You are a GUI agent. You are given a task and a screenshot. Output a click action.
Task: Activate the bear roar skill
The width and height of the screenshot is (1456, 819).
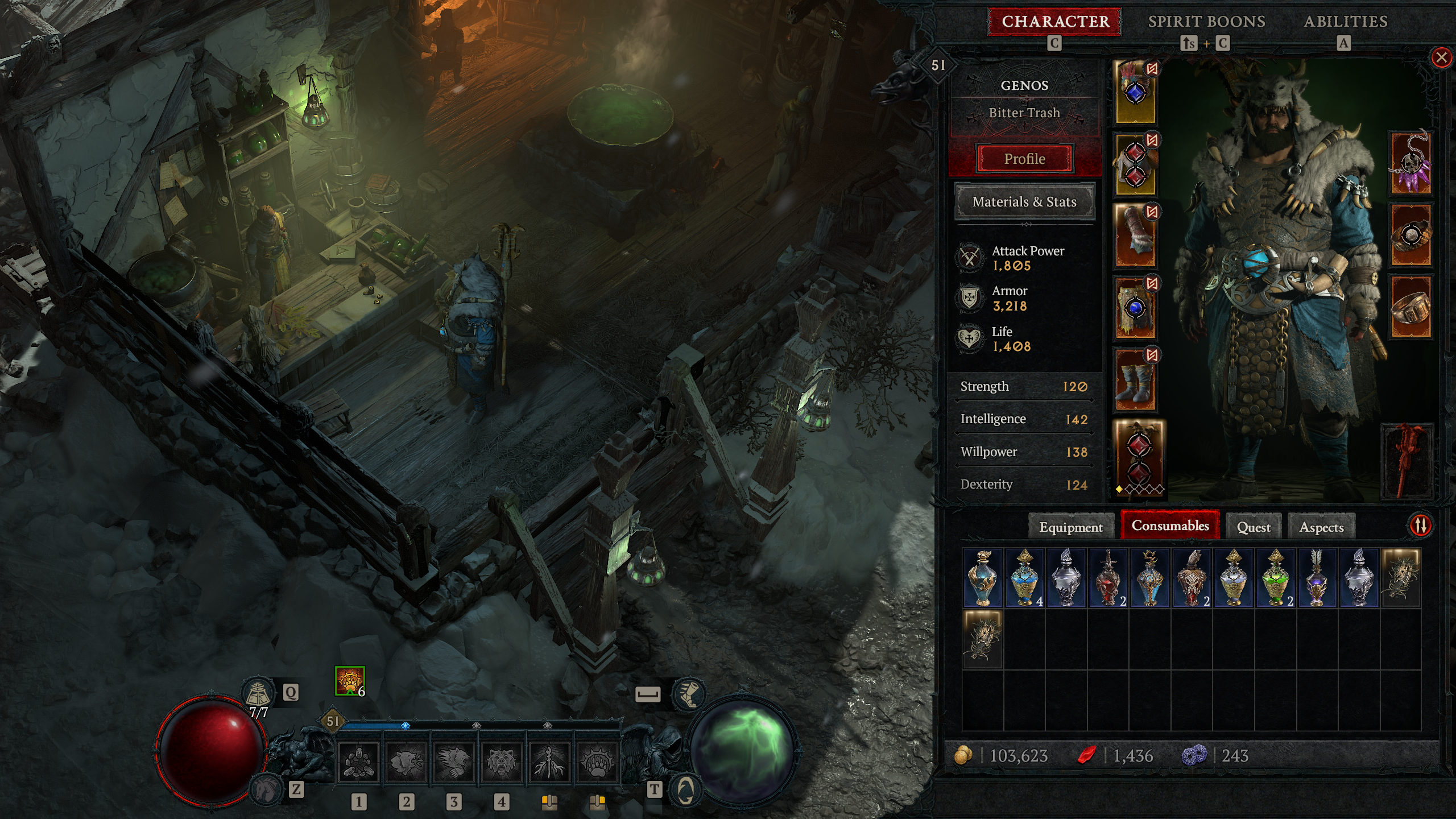pos(501,763)
